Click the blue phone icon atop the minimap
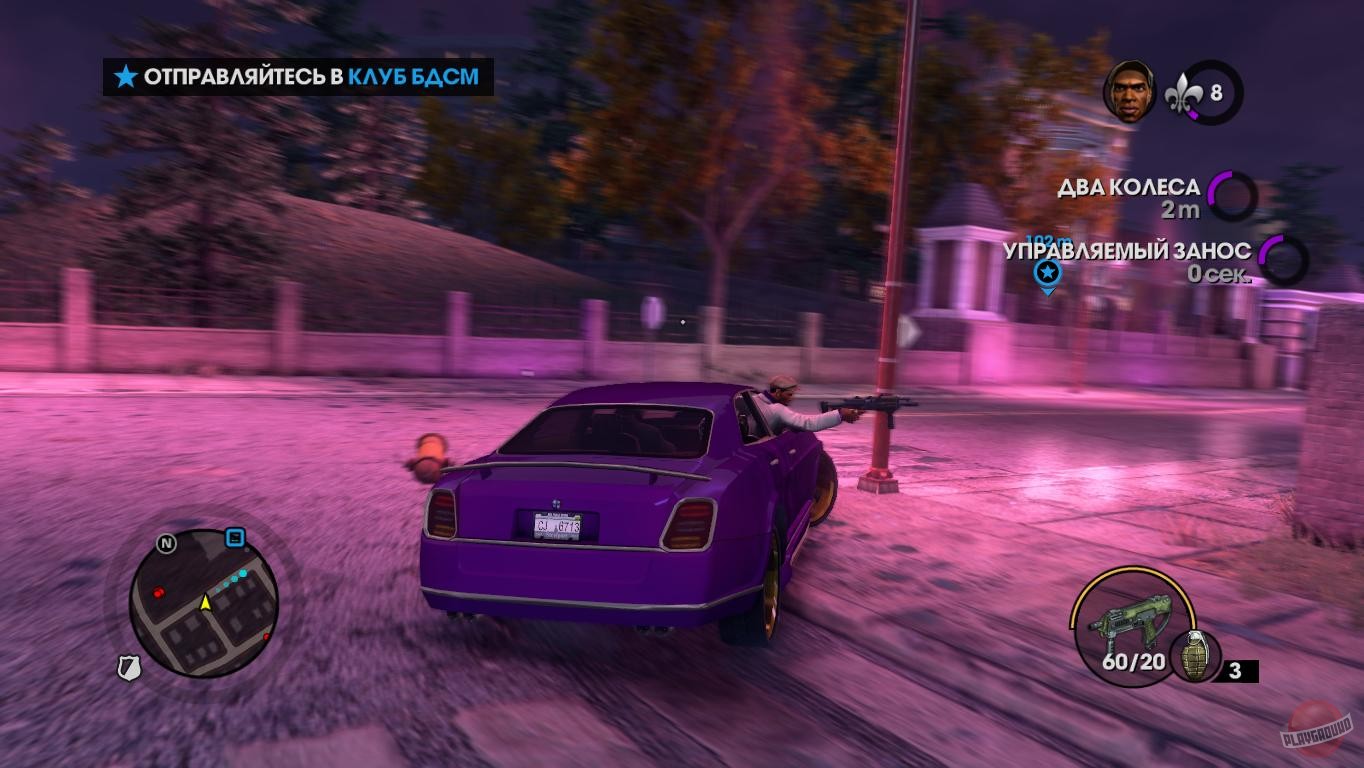Viewport: 1364px width, 768px height. [234, 536]
